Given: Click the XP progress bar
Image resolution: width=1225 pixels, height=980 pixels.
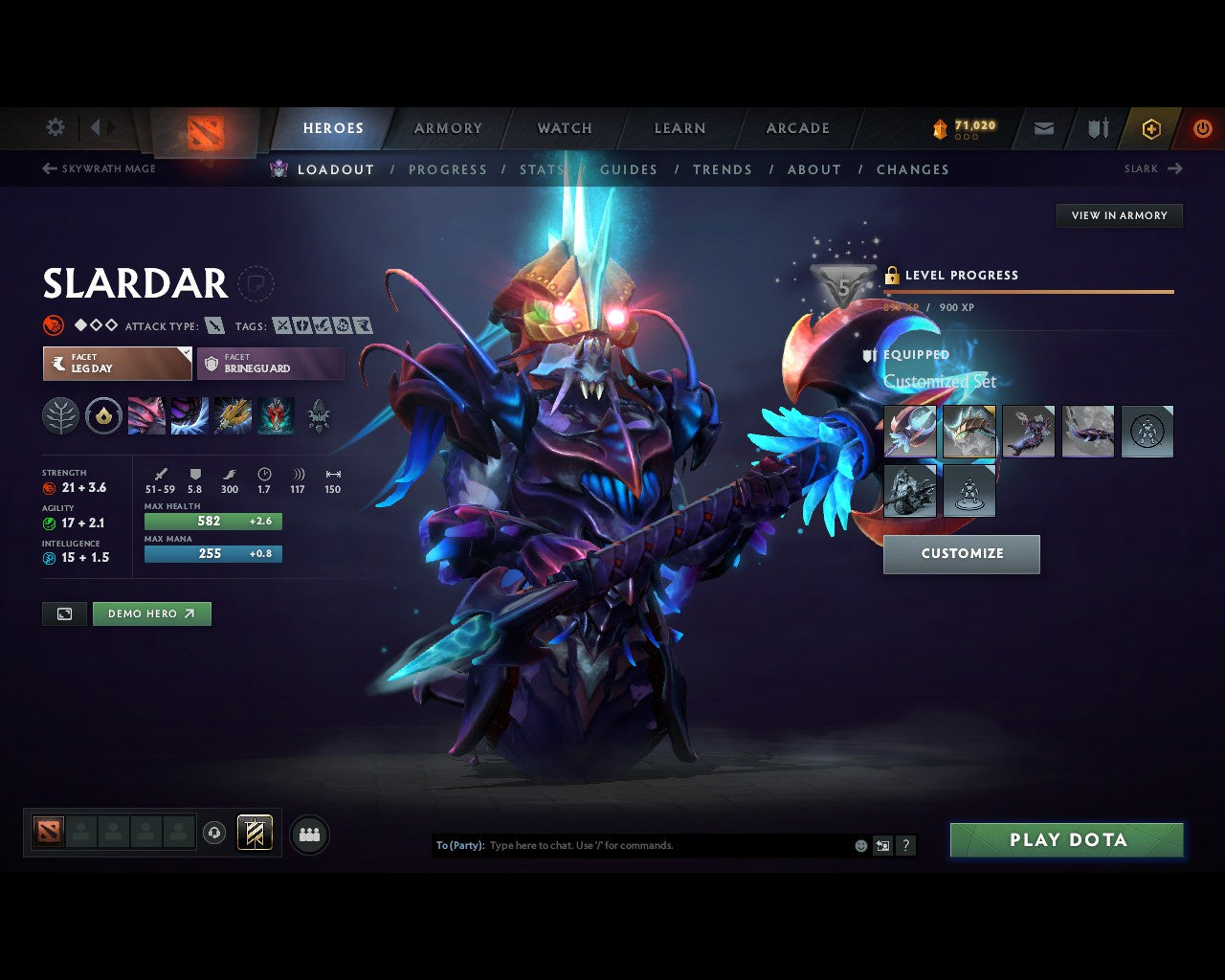Looking at the screenshot, I should tap(1029, 292).
